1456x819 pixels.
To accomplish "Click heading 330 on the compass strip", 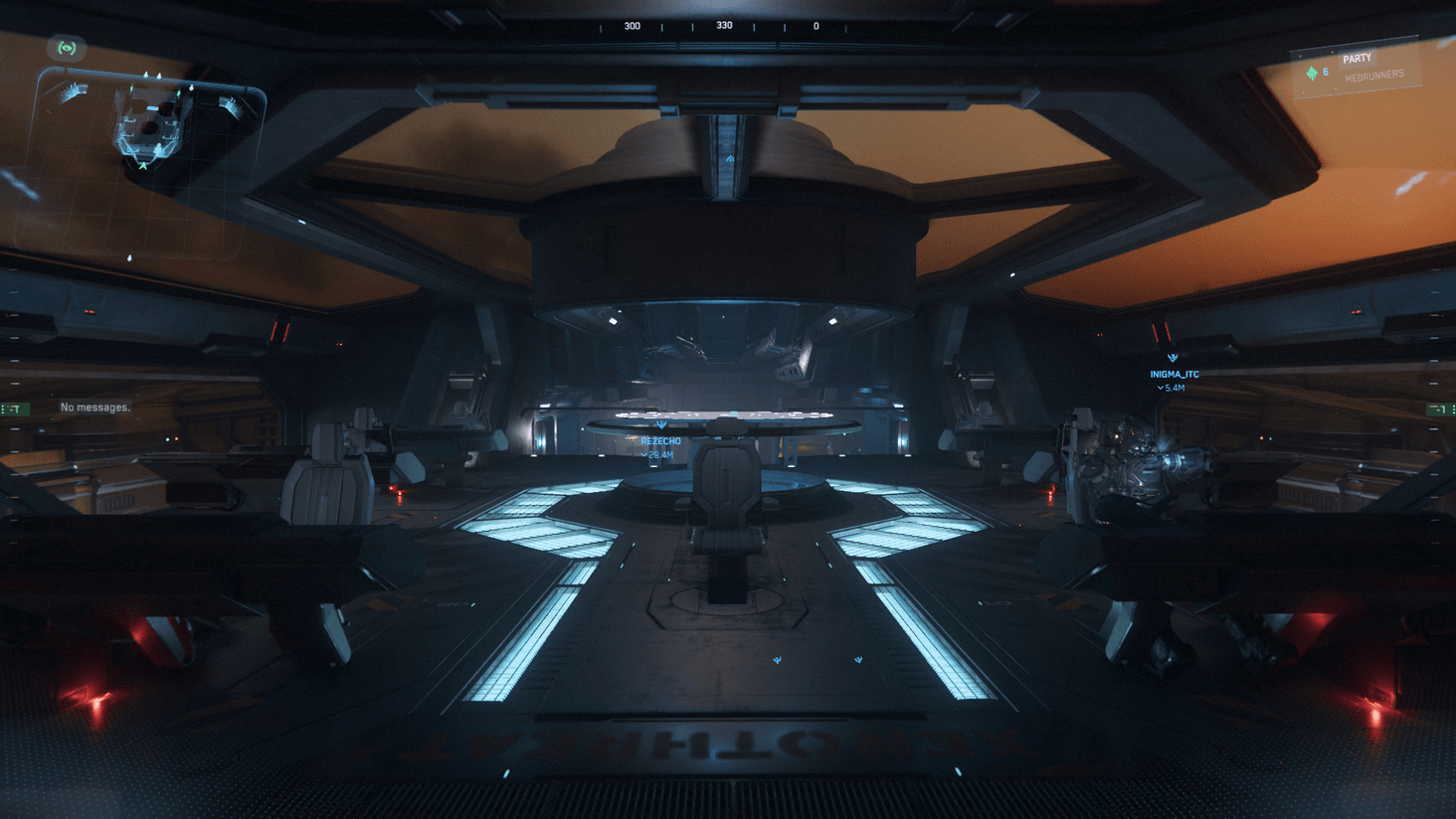I will (723, 25).
